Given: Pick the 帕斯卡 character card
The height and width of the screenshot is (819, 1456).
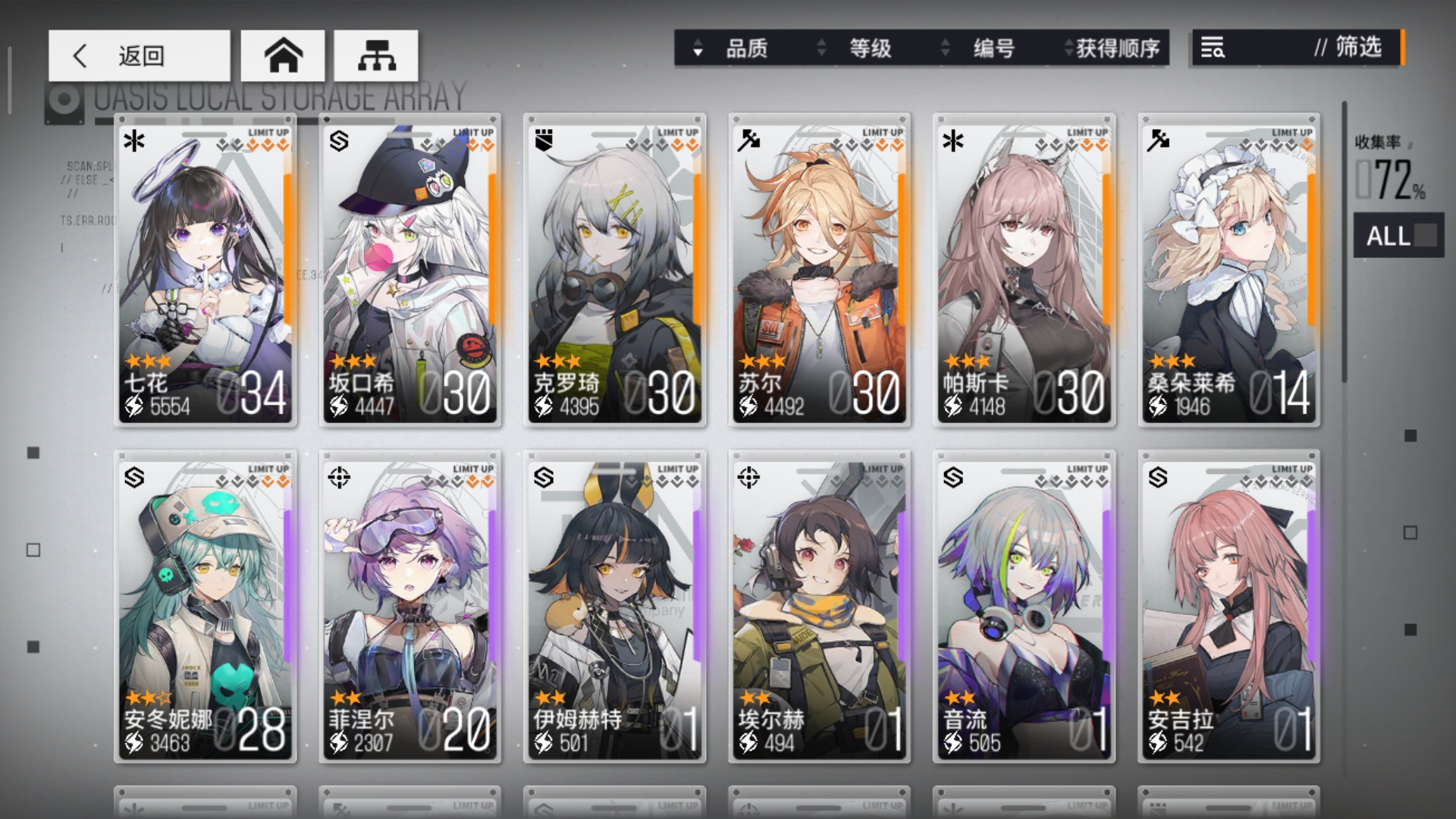Looking at the screenshot, I should point(1025,269).
